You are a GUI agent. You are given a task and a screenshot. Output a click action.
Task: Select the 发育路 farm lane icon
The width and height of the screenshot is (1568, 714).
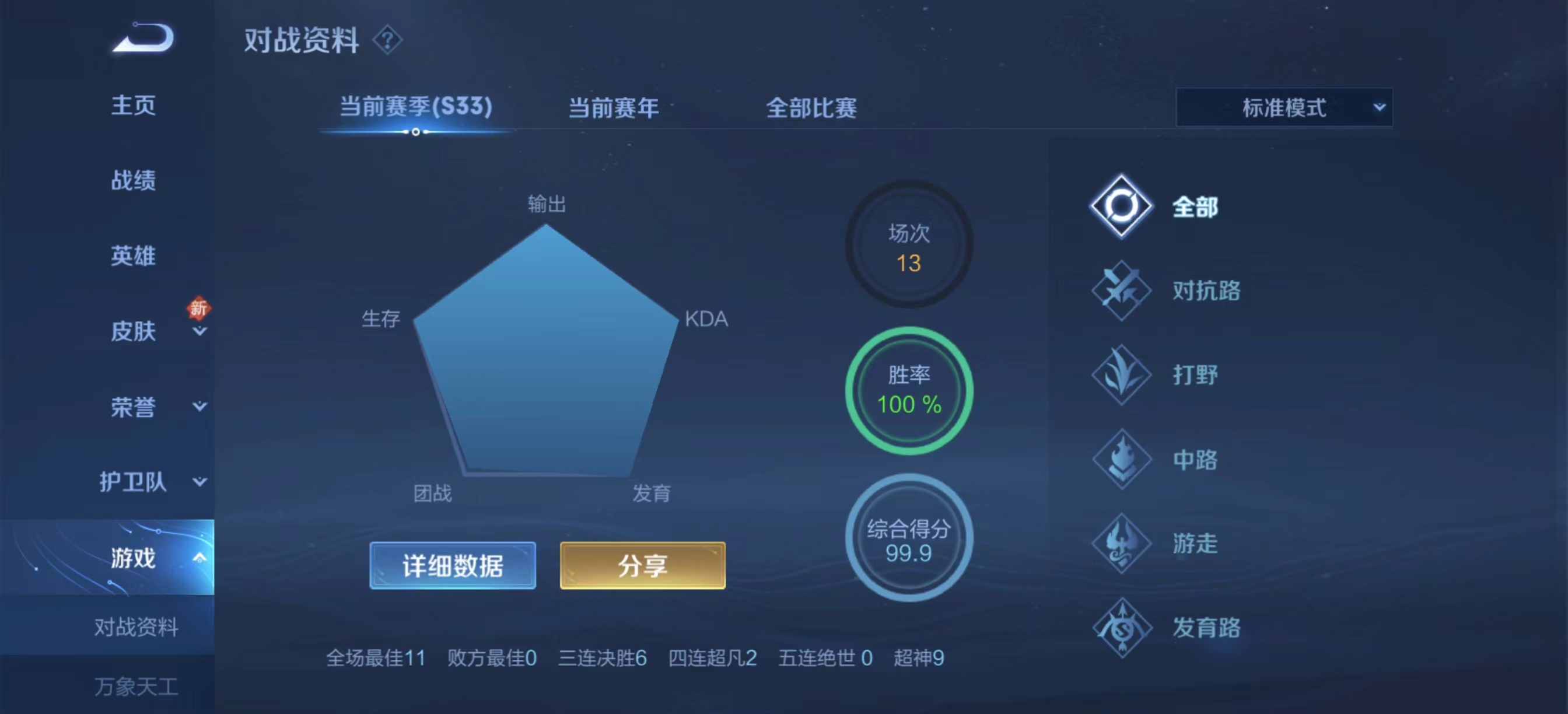click(1122, 628)
